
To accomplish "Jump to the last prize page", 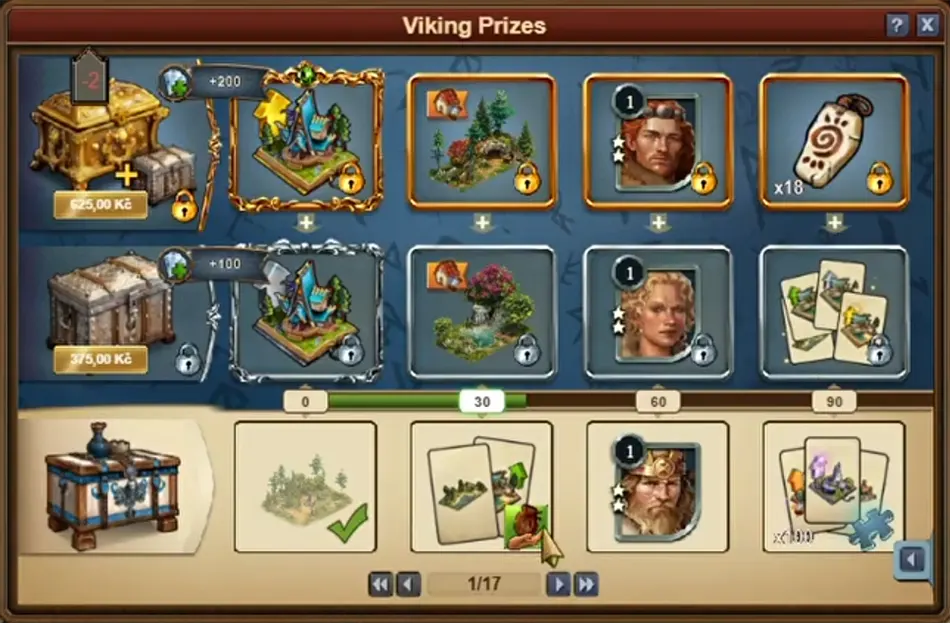I will click(586, 584).
